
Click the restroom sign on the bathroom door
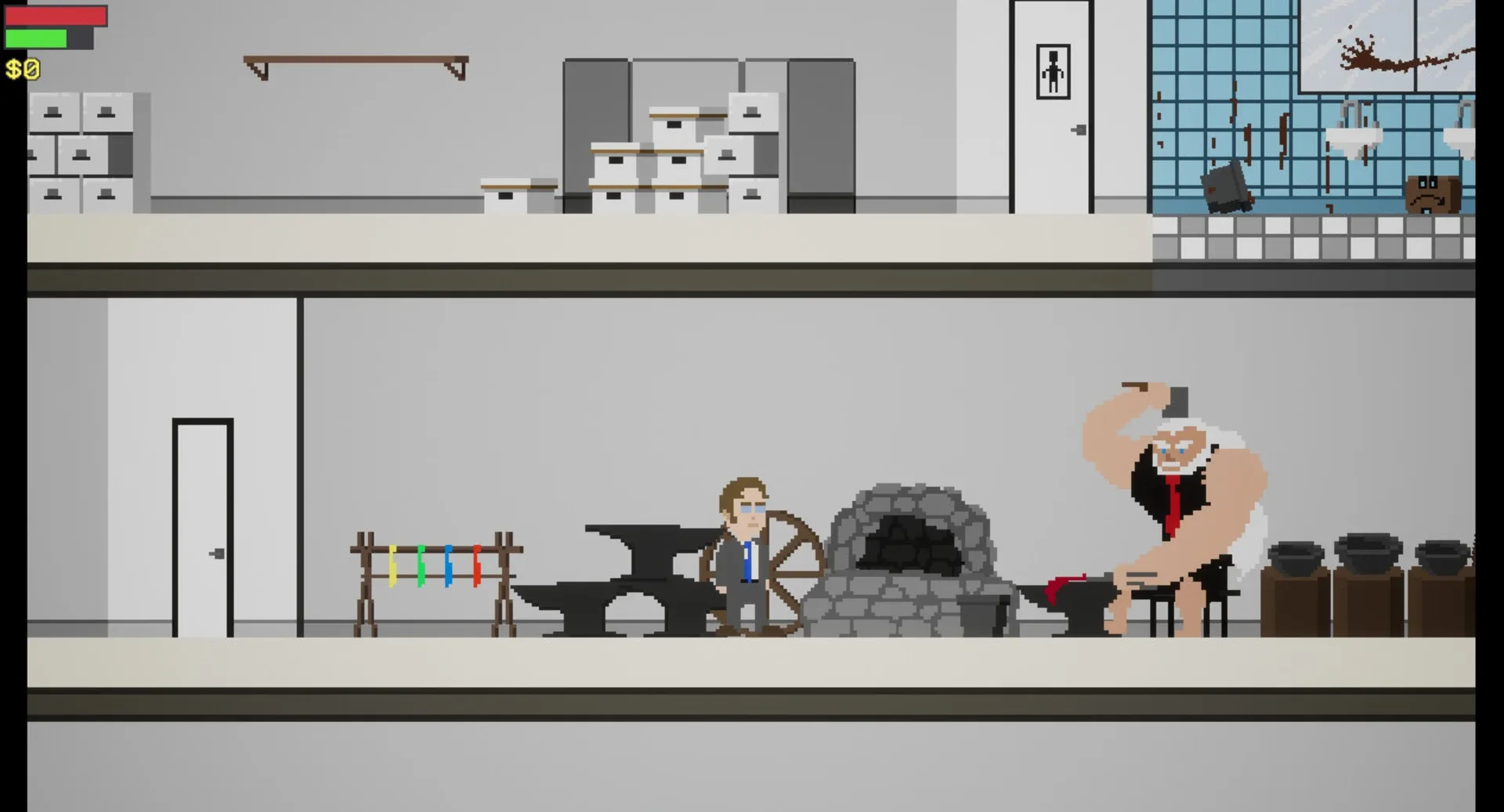[x=1054, y=69]
